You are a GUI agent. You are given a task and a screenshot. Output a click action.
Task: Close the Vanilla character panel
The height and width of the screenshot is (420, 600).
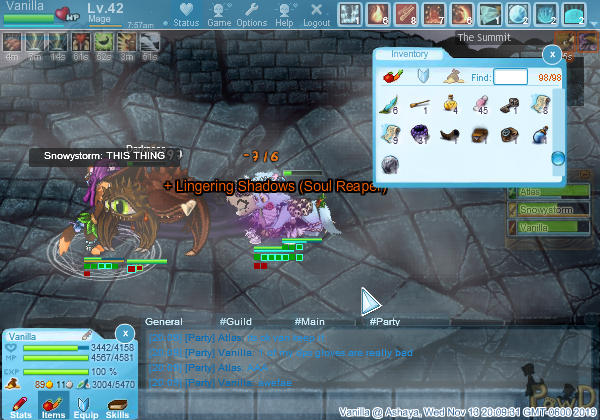coord(124,333)
